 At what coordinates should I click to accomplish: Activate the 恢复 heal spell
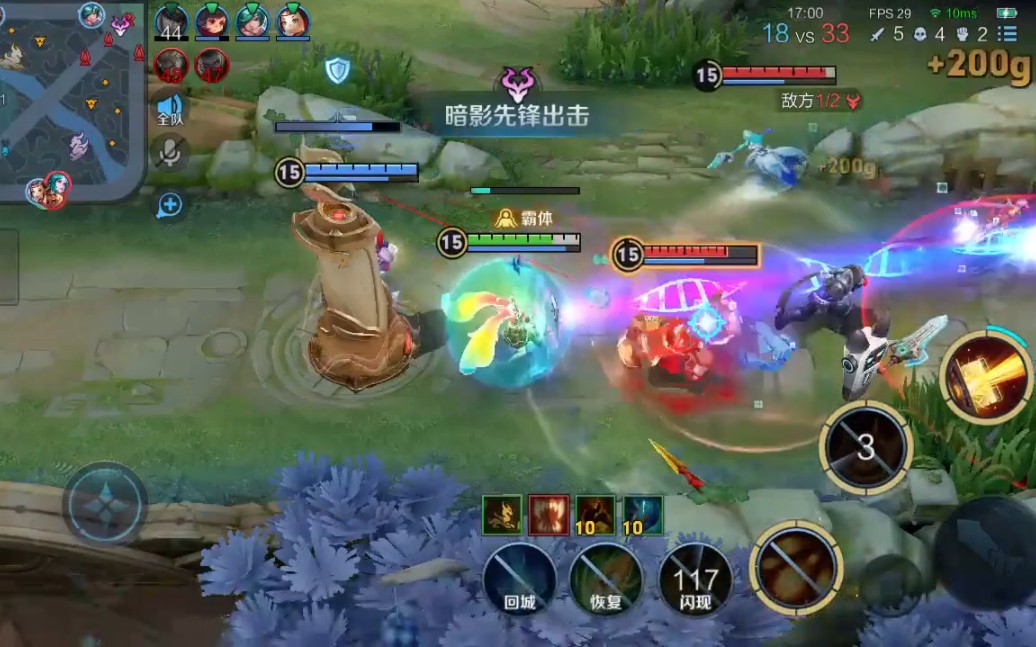607,580
